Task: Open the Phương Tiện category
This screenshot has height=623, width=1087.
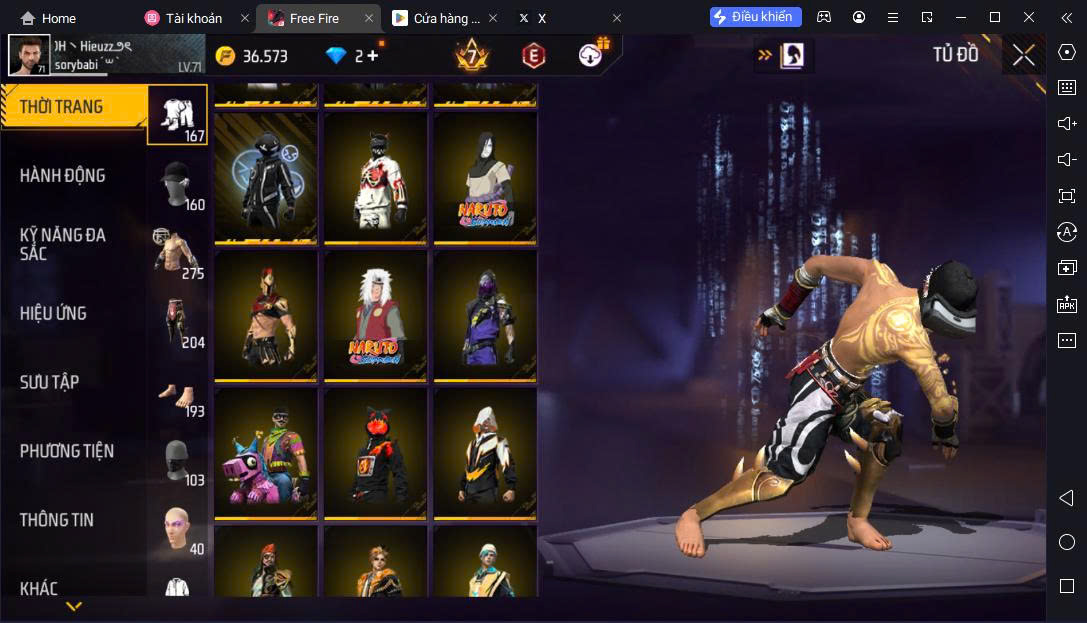Action: click(x=75, y=451)
